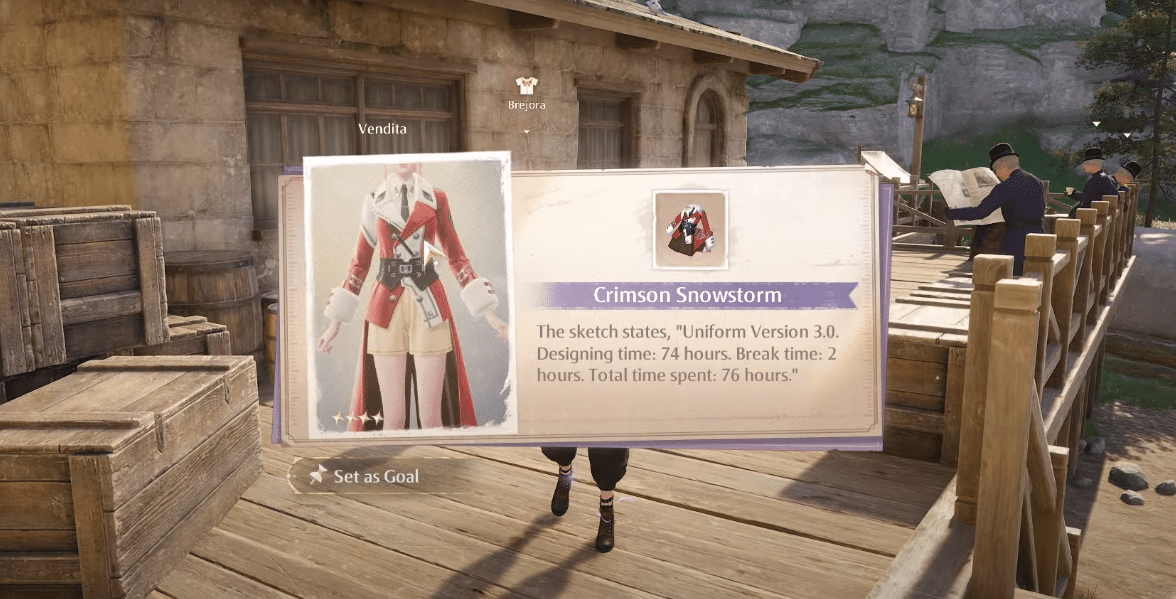This screenshot has height=599, width=1176.
Task: Click the Set as Goal button
Action: point(365,477)
